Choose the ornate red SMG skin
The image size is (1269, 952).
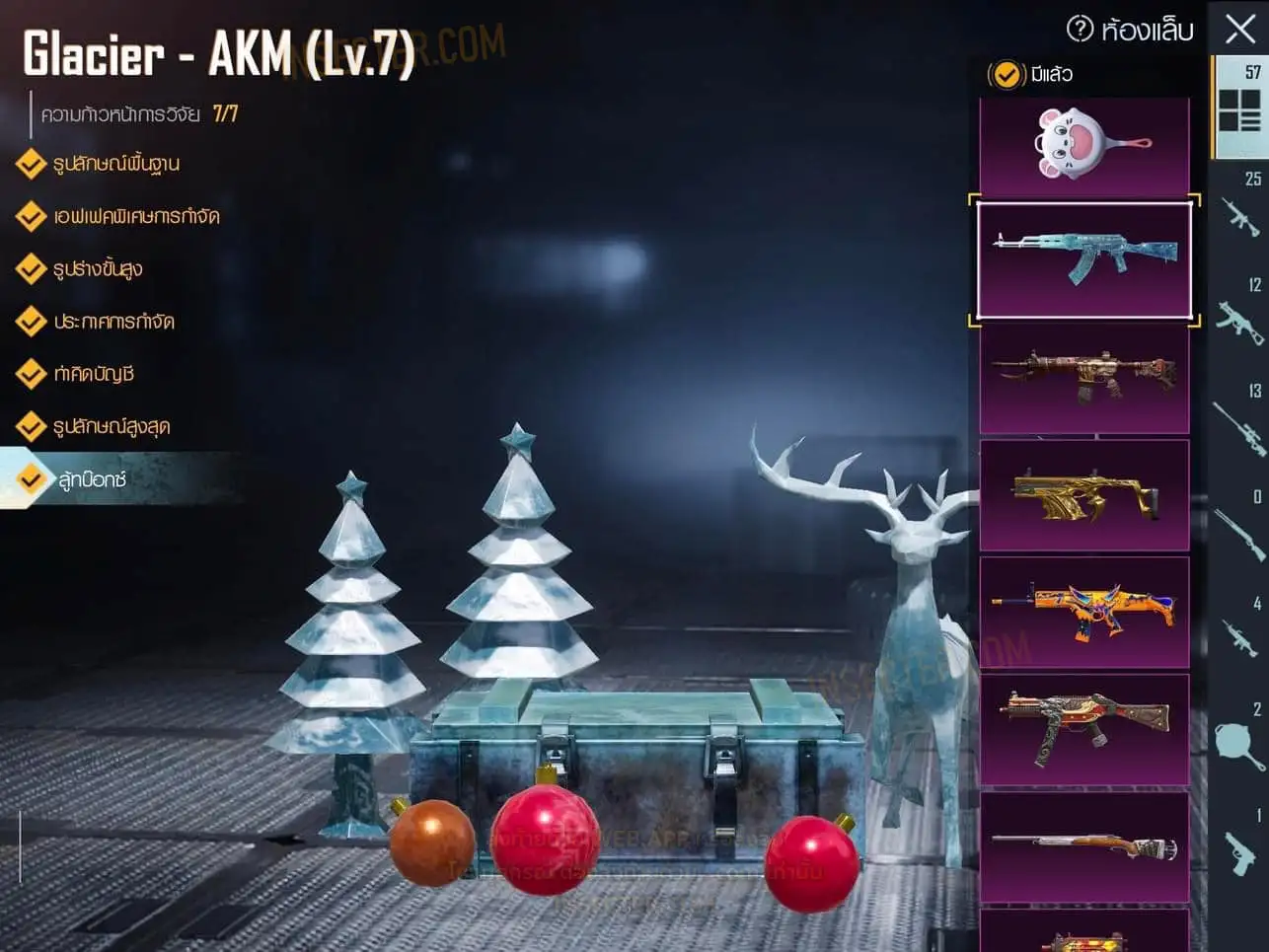pyautogui.click(x=1084, y=729)
